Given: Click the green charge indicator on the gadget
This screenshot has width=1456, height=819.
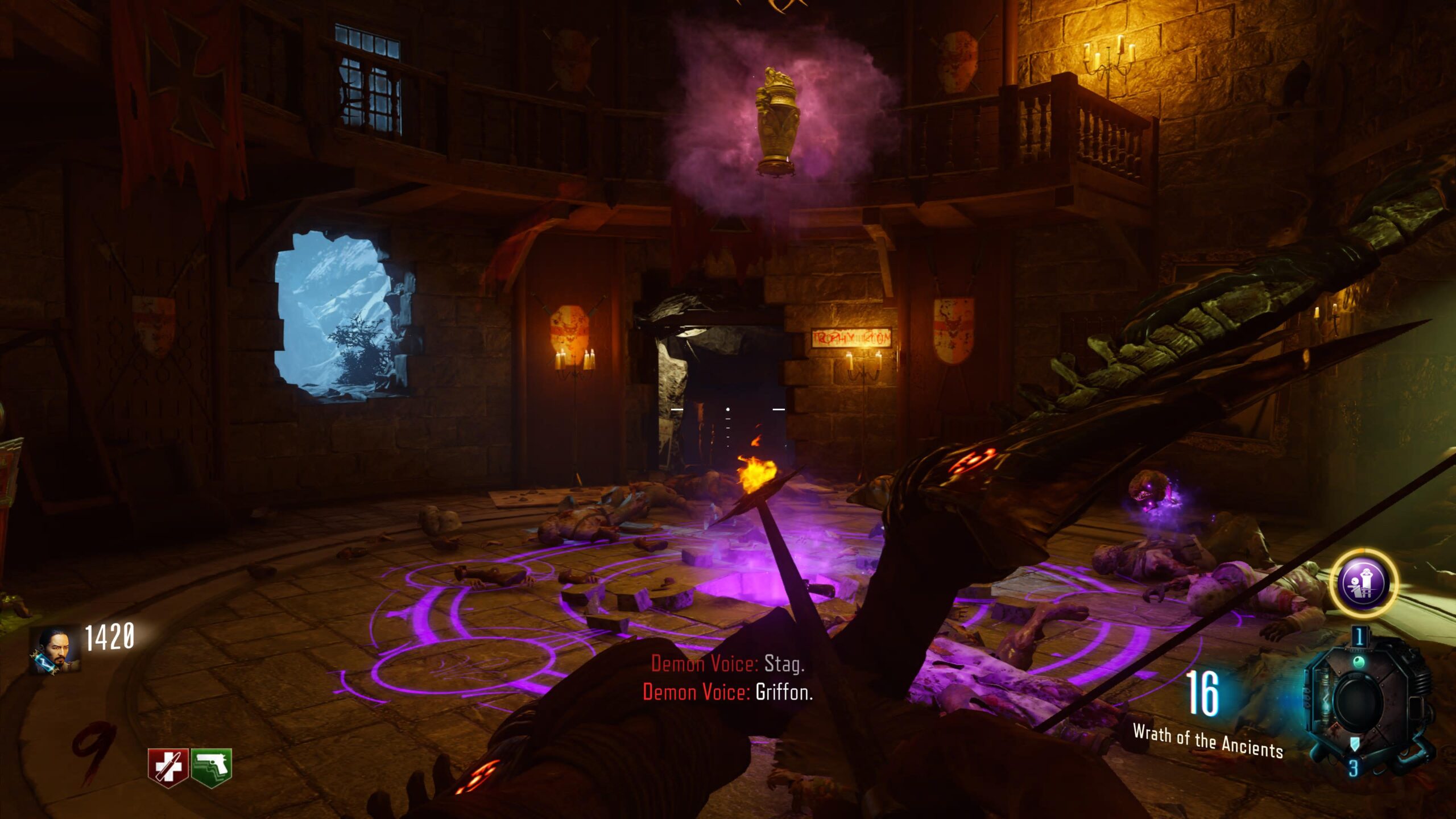Looking at the screenshot, I should [1360, 662].
